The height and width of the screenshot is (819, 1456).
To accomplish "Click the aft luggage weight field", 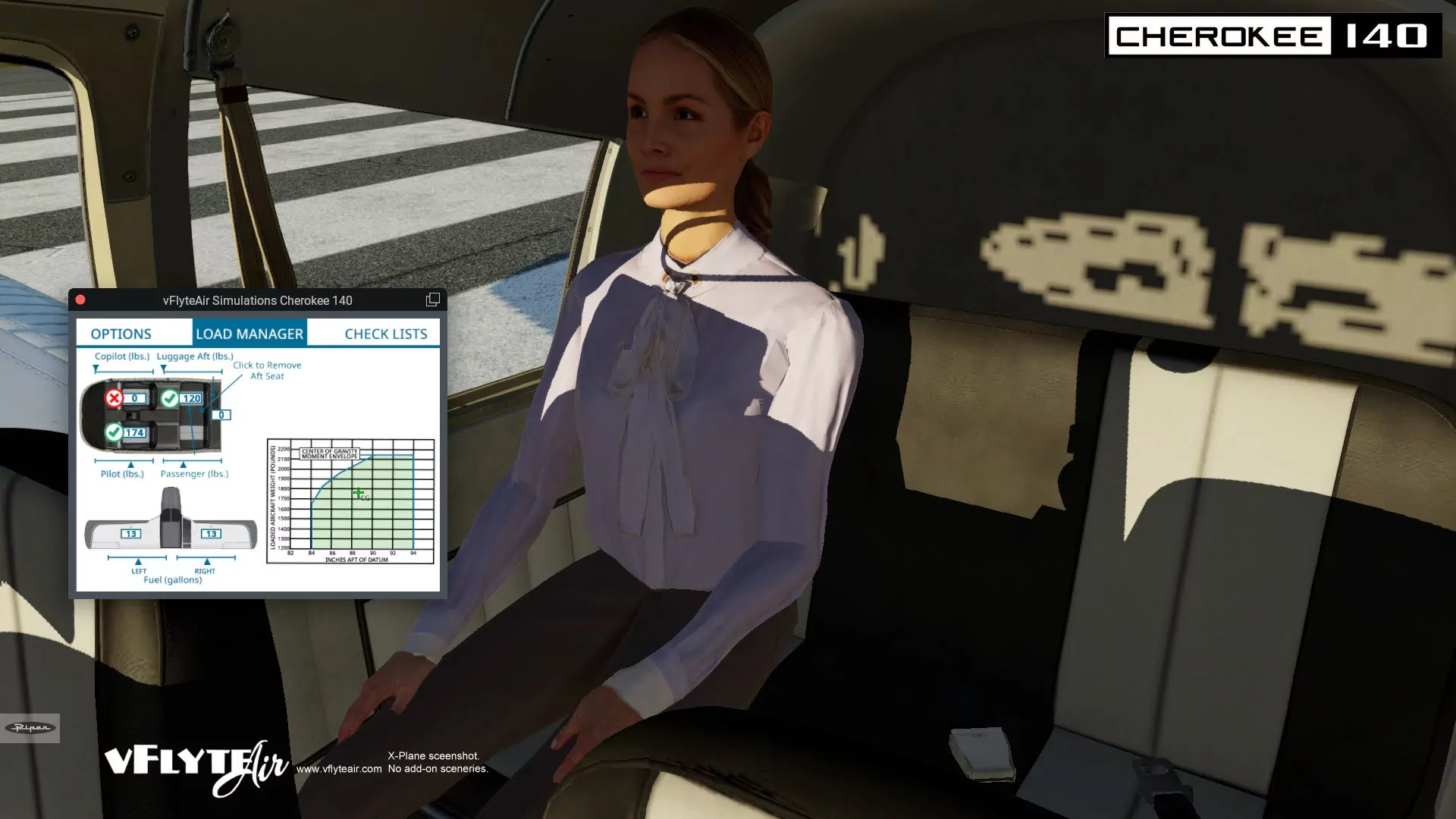I will 221,415.
